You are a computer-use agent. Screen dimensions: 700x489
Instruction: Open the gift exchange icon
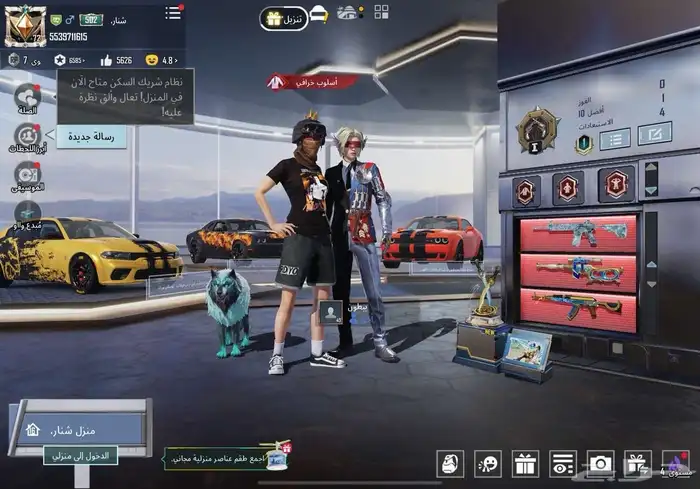click(x=636, y=463)
